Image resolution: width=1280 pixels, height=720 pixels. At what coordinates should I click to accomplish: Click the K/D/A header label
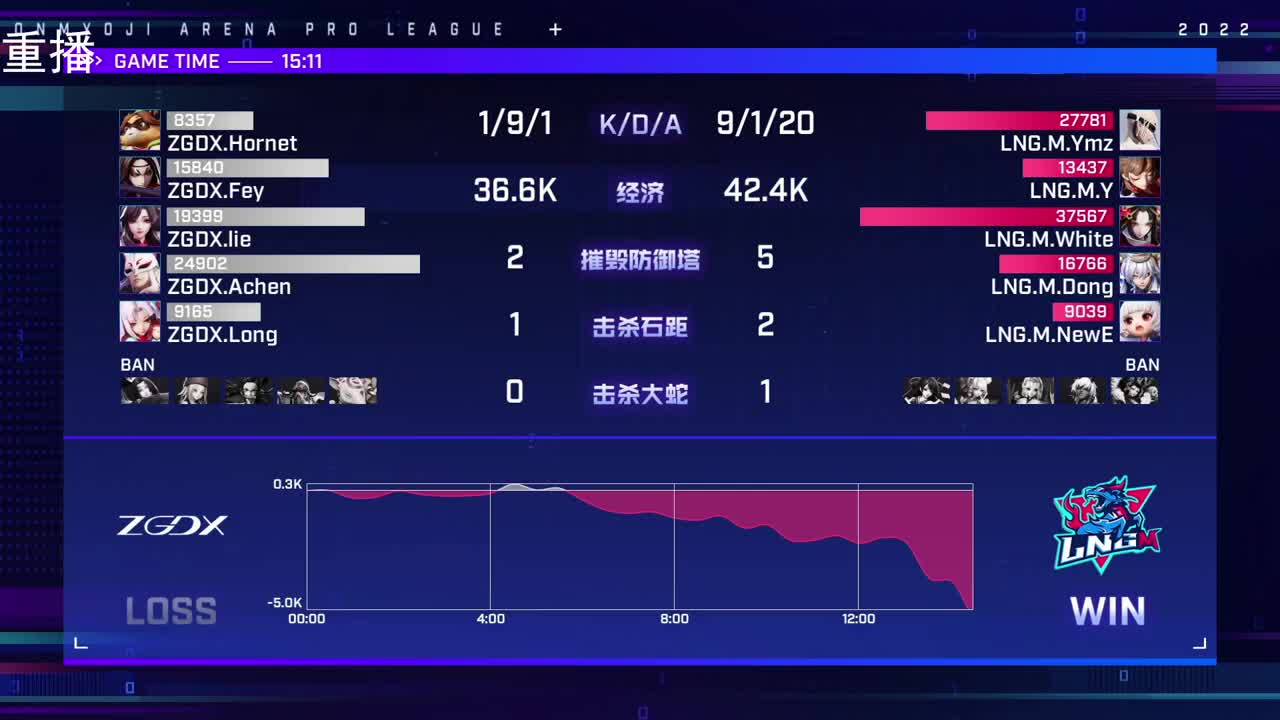pyautogui.click(x=640, y=122)
